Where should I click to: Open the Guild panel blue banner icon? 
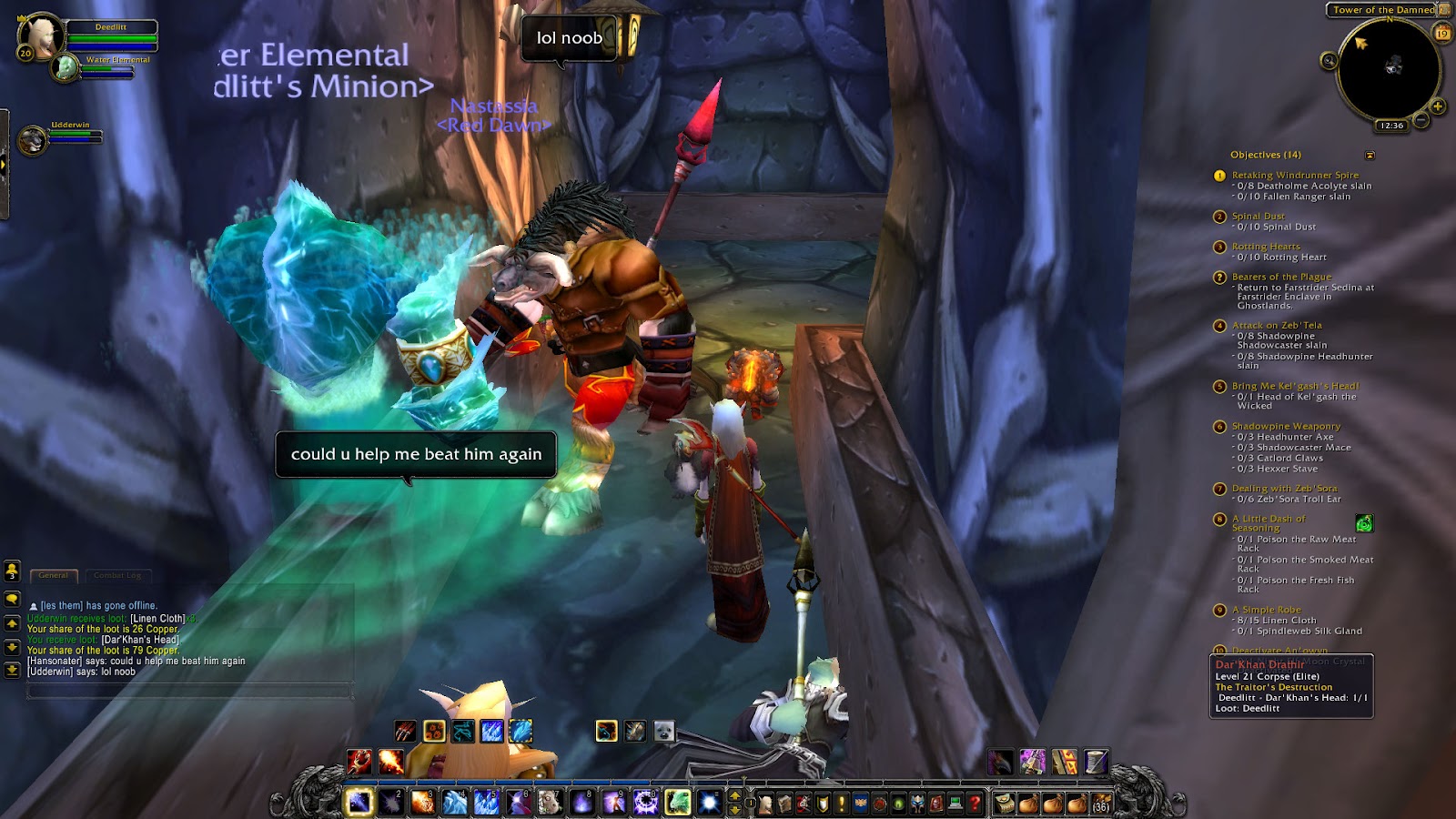858,803
